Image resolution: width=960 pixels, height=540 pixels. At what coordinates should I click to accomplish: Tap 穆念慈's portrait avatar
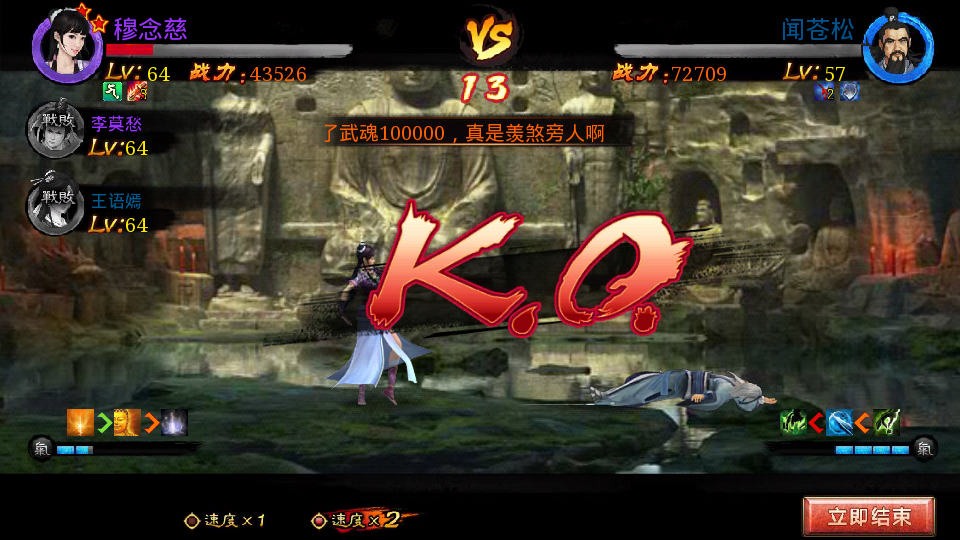[x=68, y=44]
